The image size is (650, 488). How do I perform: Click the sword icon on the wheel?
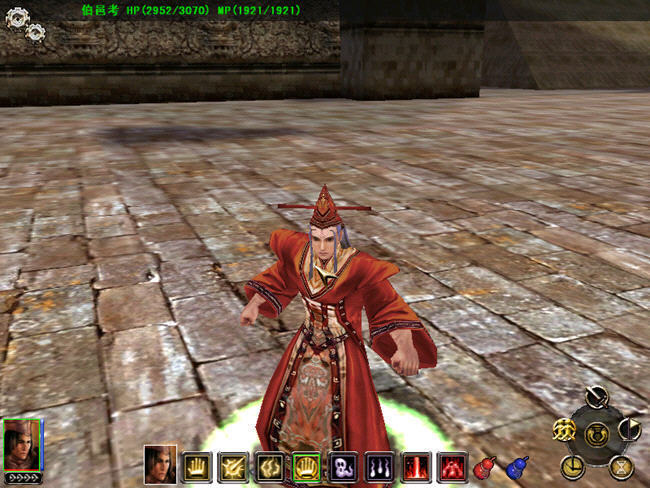coord(598,398)
